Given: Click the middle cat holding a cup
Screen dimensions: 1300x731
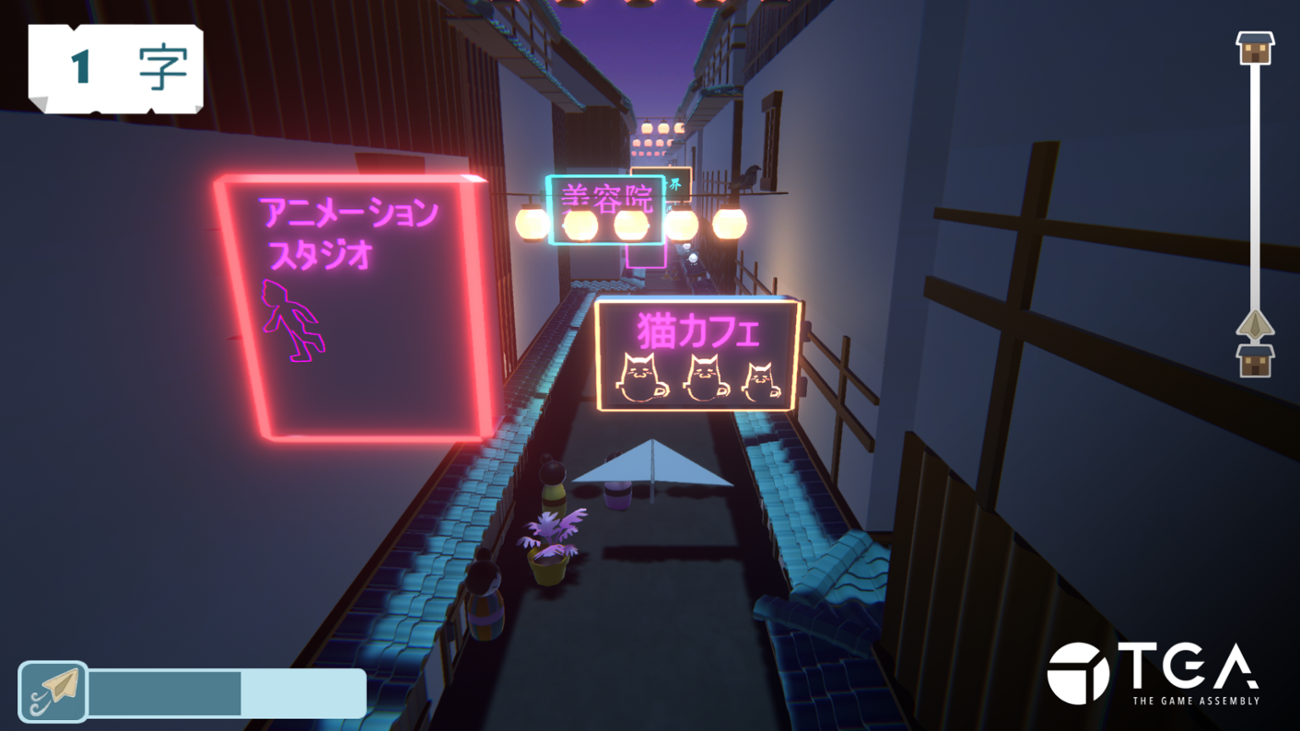Looking at the screenshot, I should [703, 374].
